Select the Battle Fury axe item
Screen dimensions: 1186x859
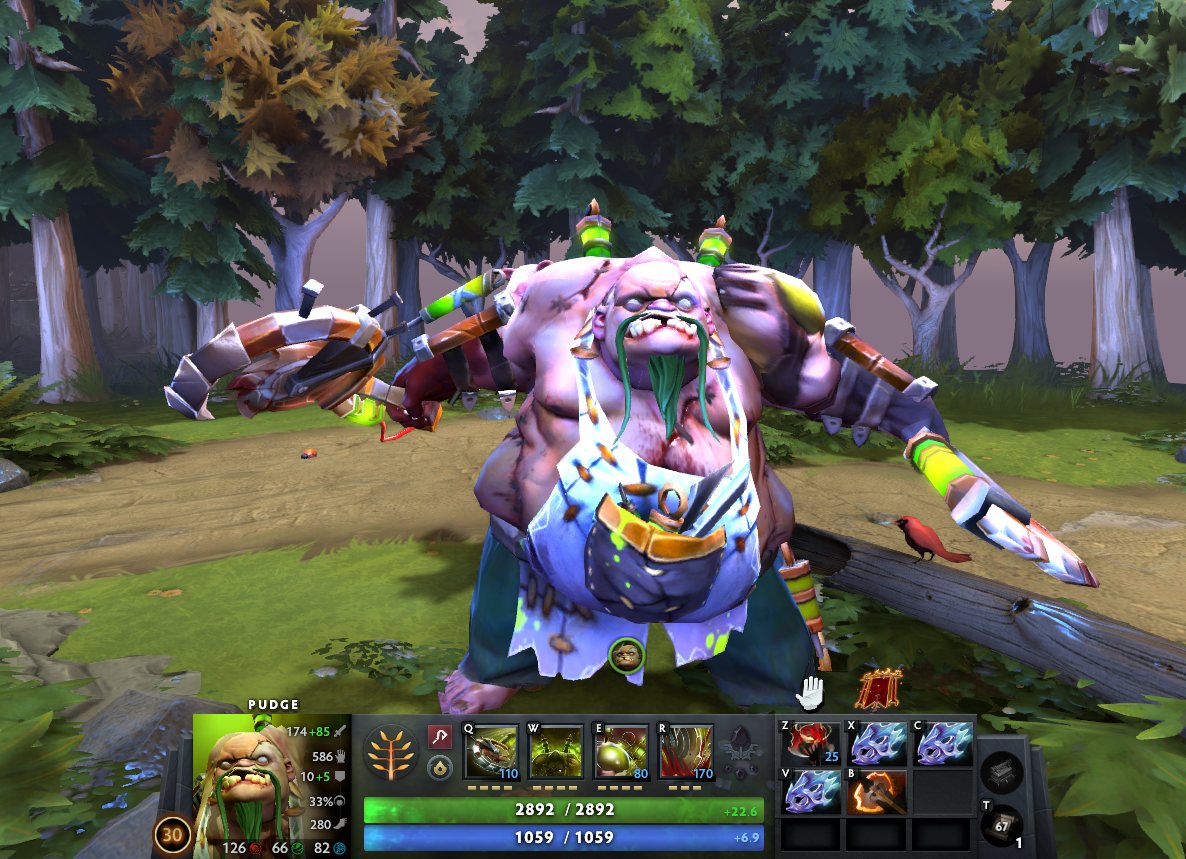[x=878, y=790]
